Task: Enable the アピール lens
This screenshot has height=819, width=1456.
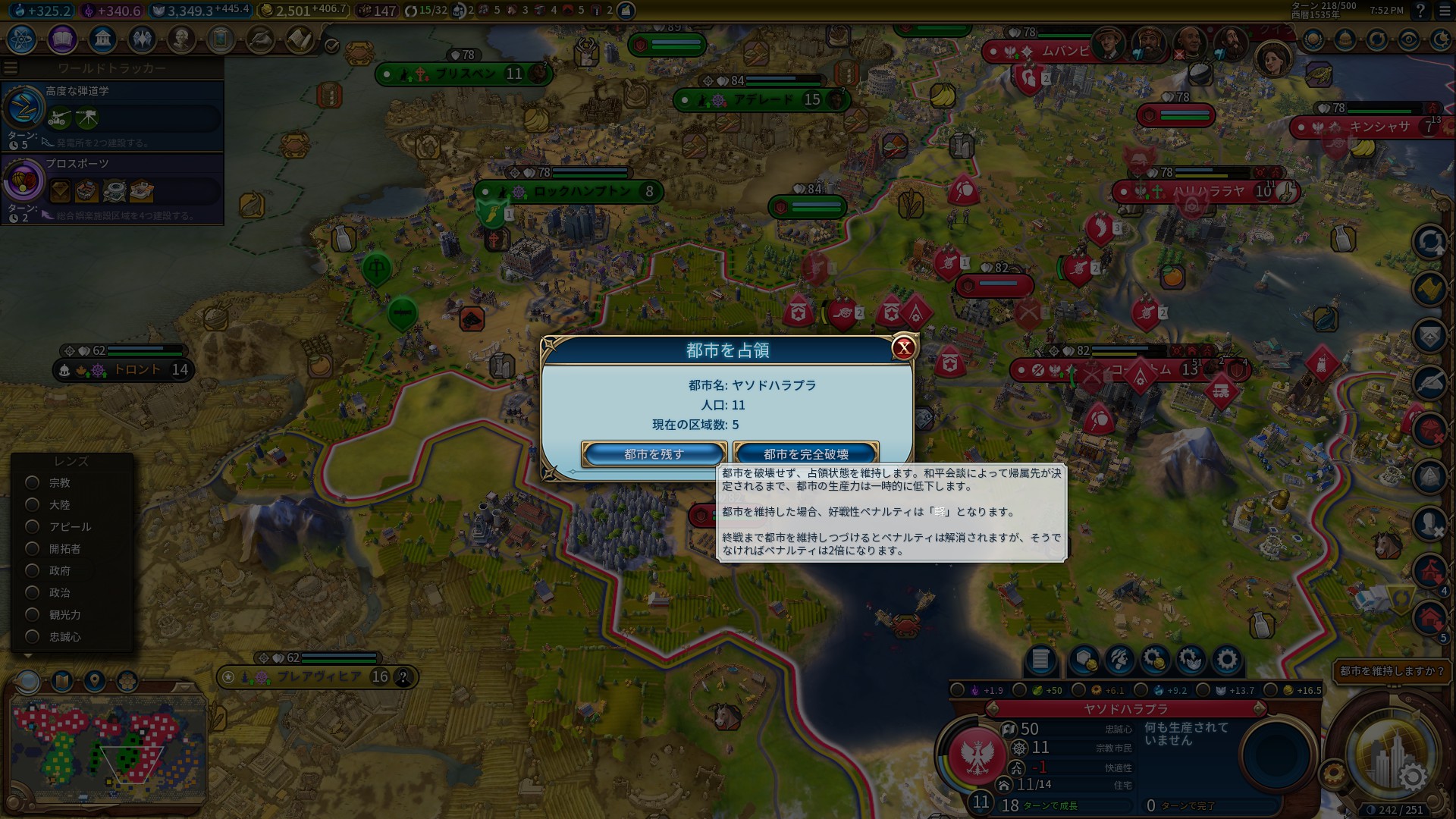Action: pyautogui.click(x=31, y=526)
